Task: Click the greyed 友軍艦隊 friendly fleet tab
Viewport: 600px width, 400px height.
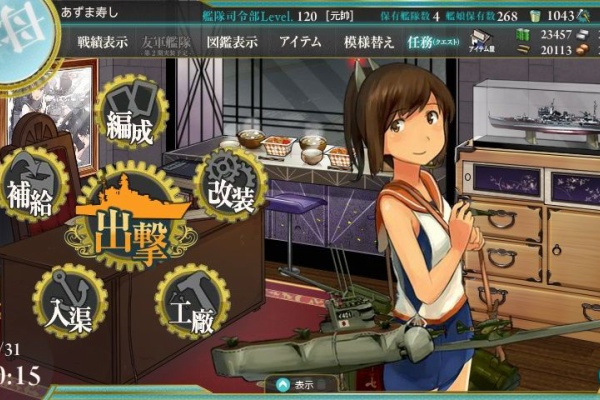Action: point(167,42)
